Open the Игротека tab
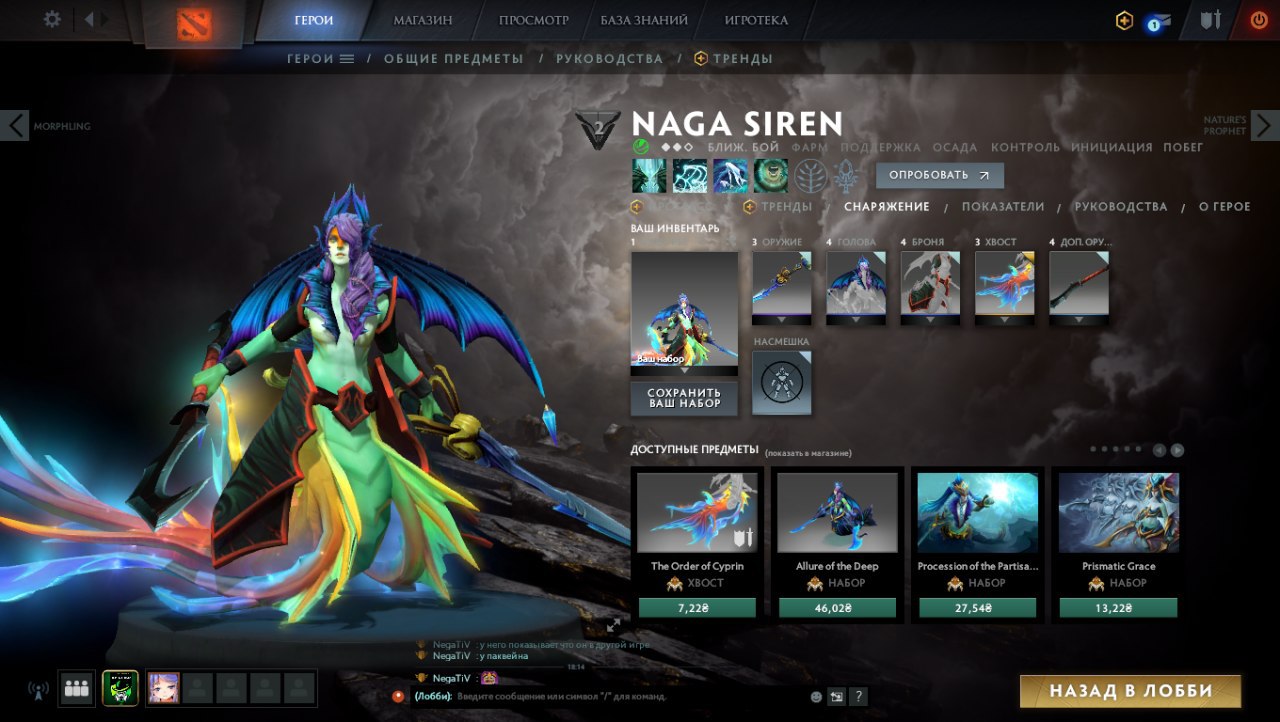 (756, 20)
